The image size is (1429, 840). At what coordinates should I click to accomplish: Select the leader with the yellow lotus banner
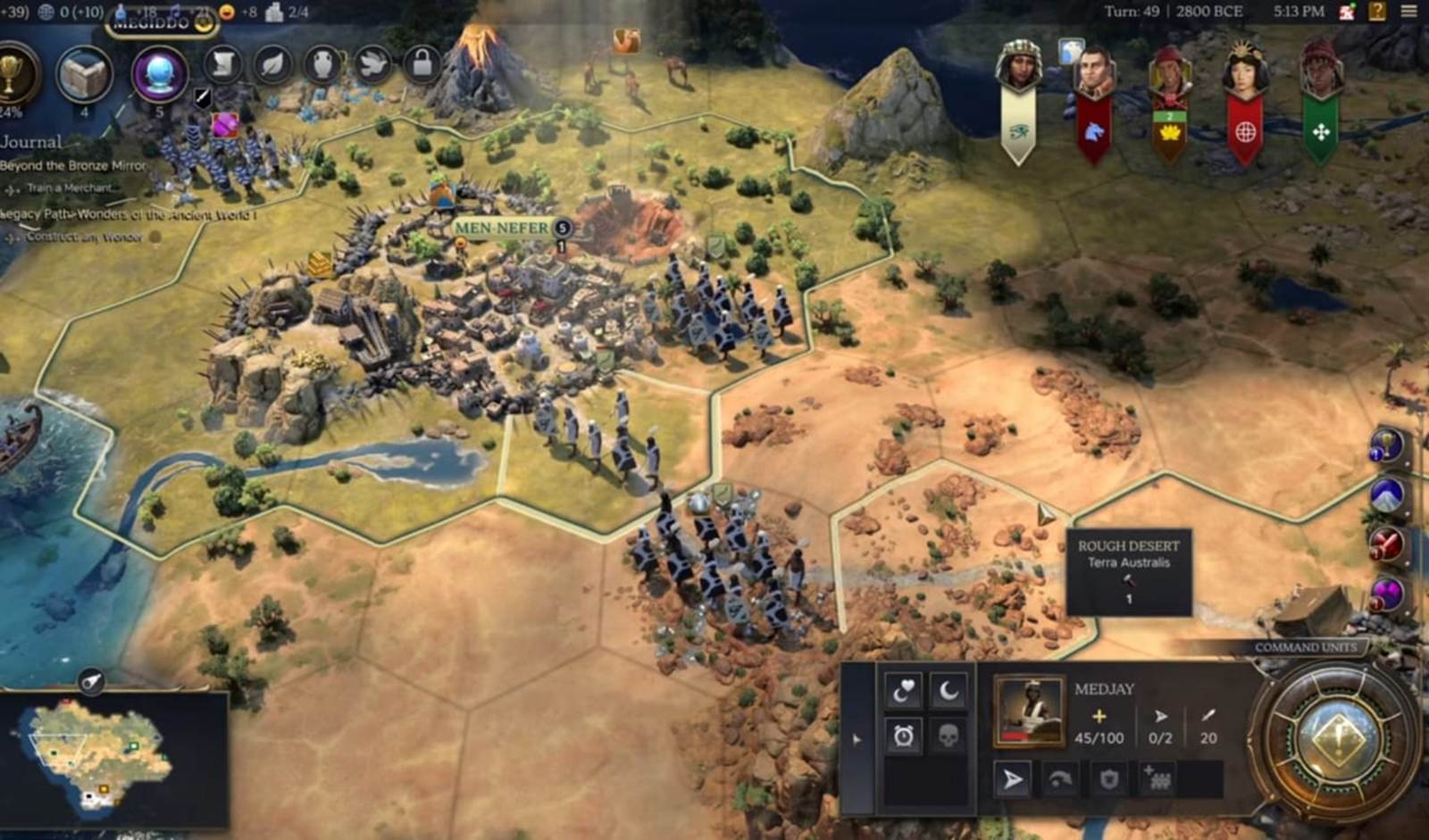pos(1169,73)
